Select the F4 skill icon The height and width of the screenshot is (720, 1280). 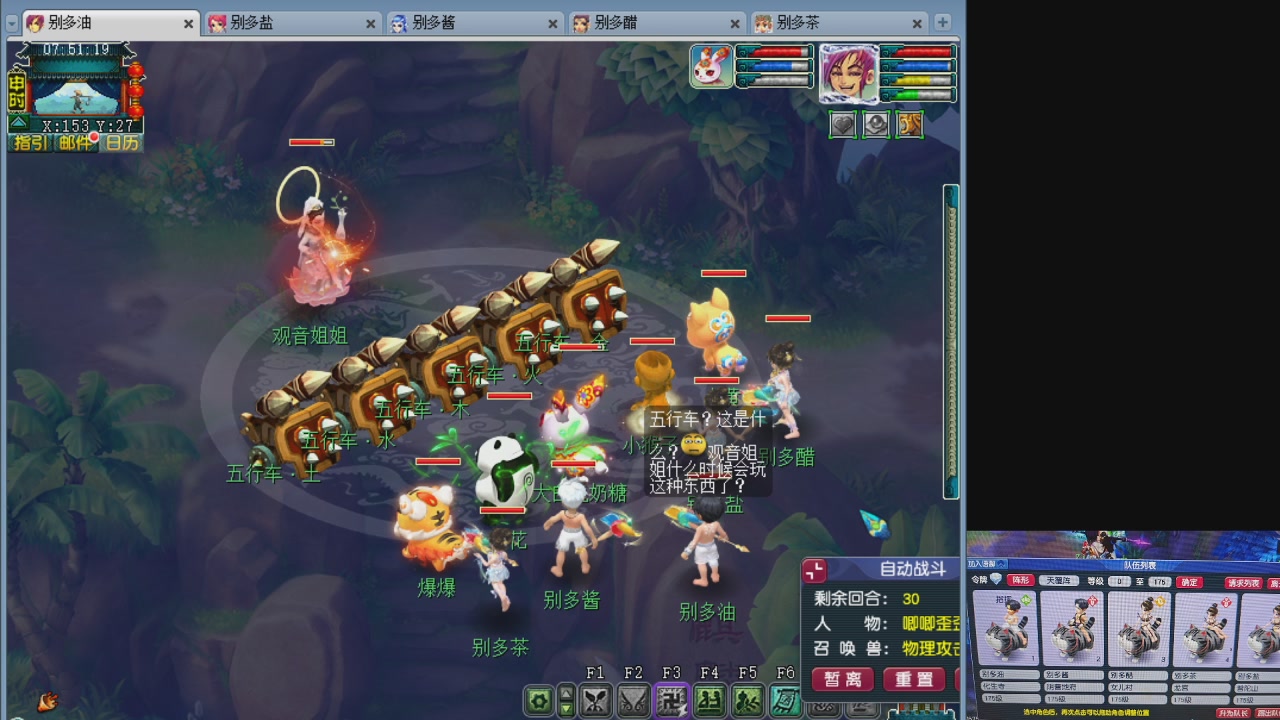pos(709,701)
